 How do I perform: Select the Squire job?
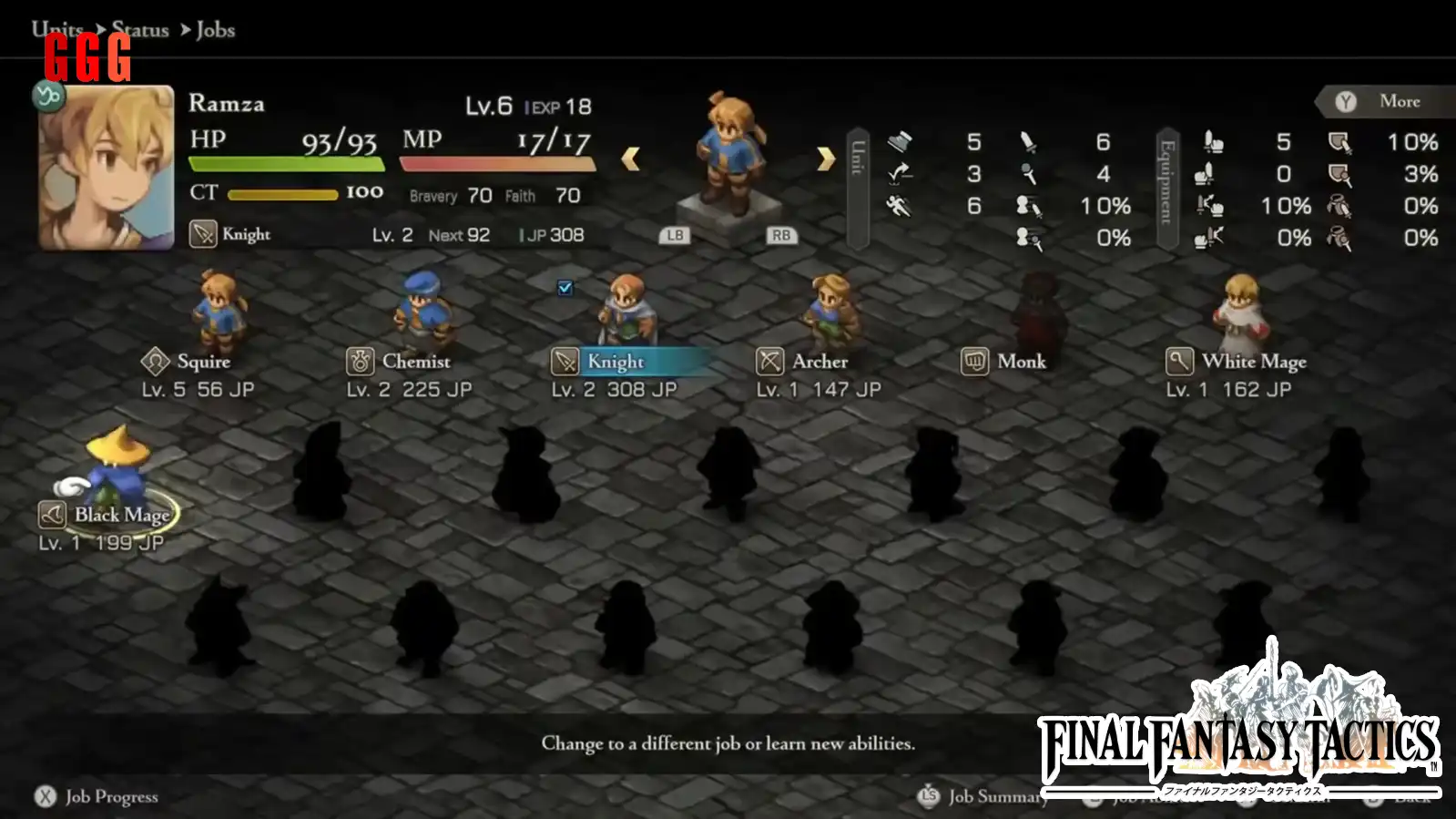click(x=202, y=362)
